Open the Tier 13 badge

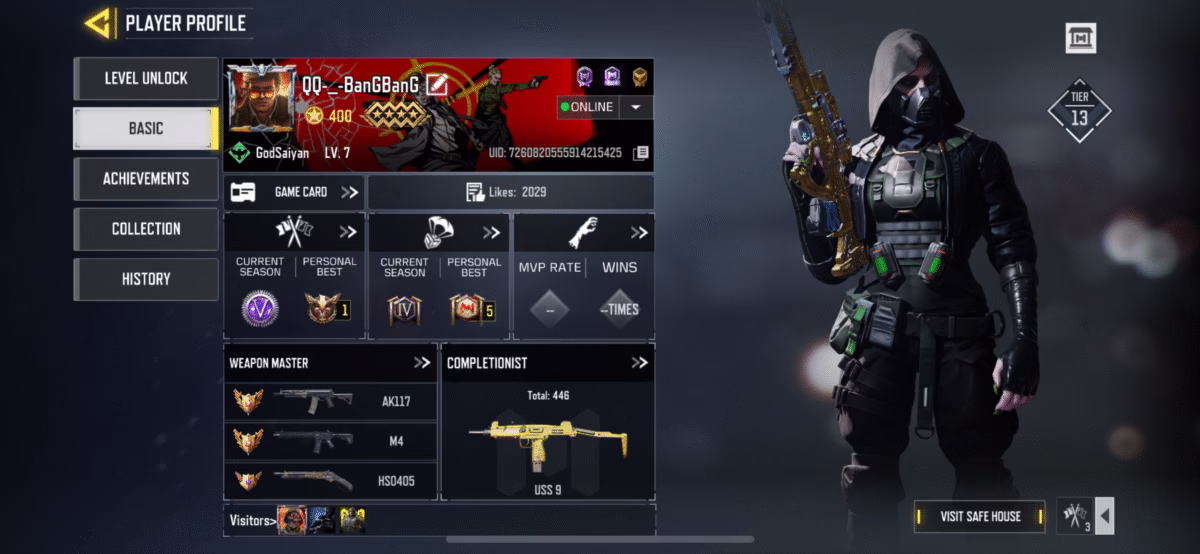coord(1079,111)
